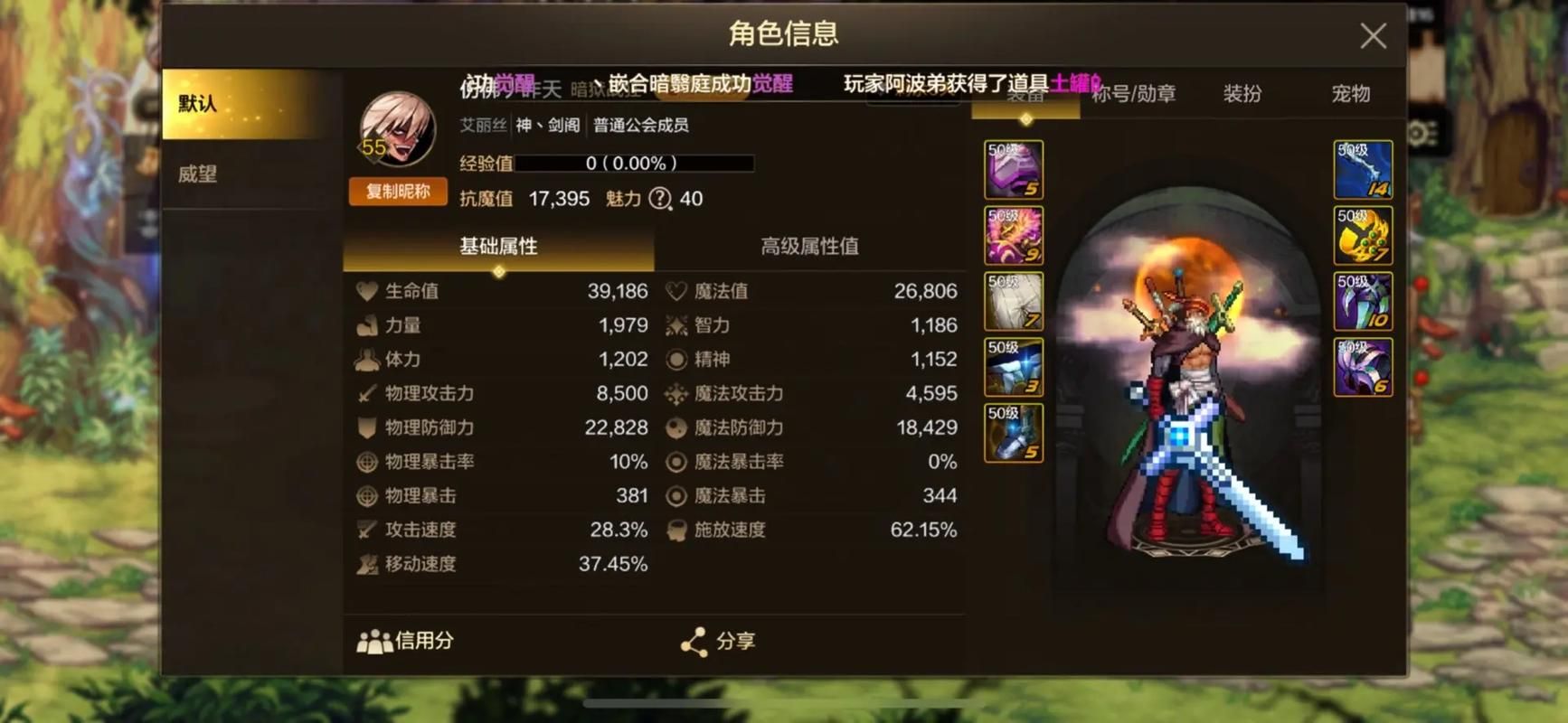
Task: Select the purple +10 accessory icon
Action: 1363,301
